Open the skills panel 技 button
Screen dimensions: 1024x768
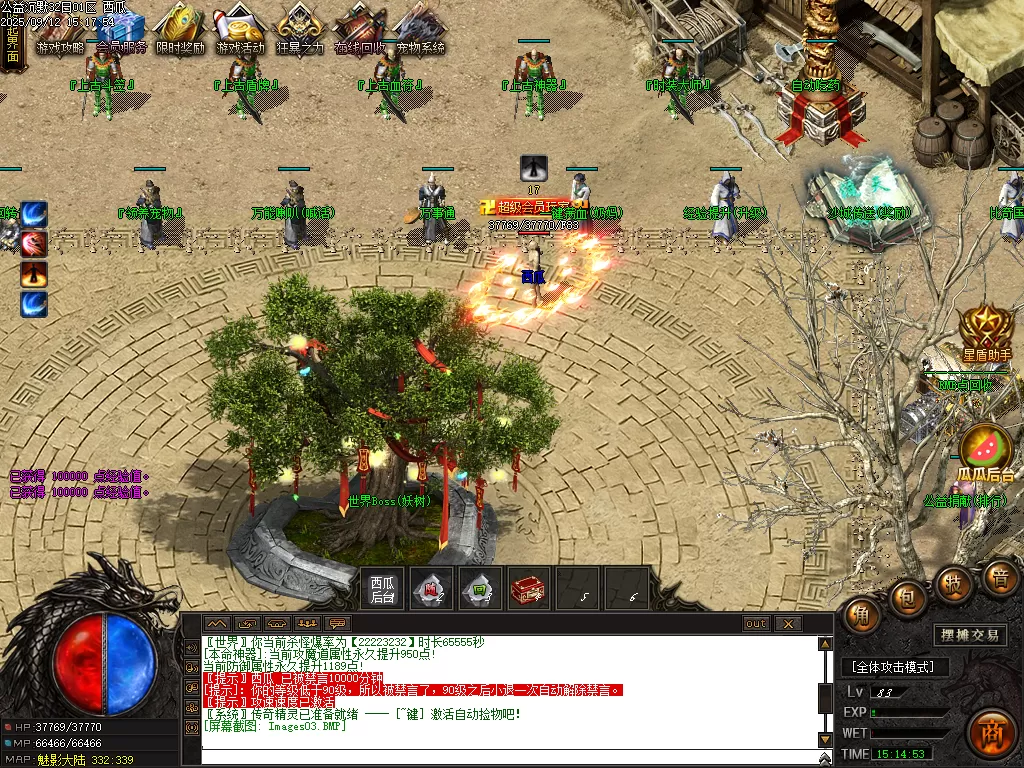[x=954, y=582]
